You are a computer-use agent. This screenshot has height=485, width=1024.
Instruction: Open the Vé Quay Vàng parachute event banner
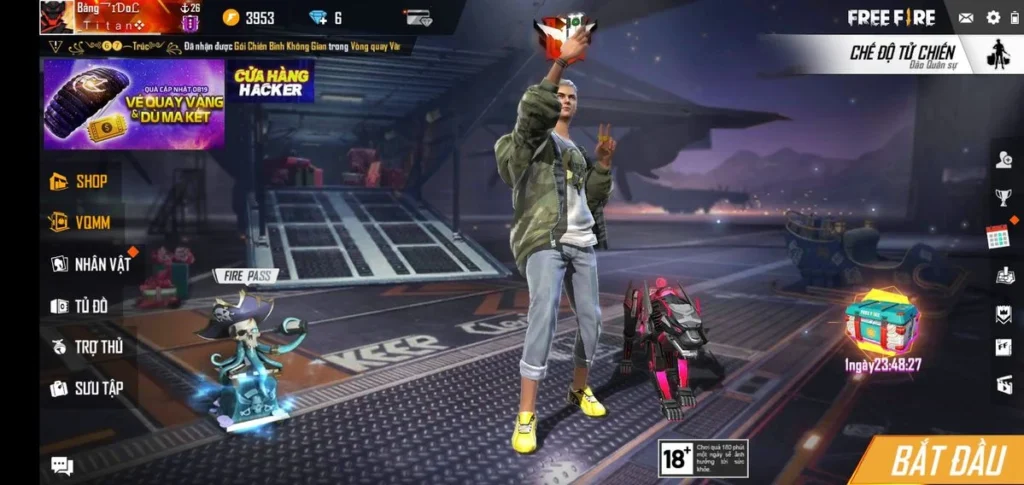click(133, 104)
